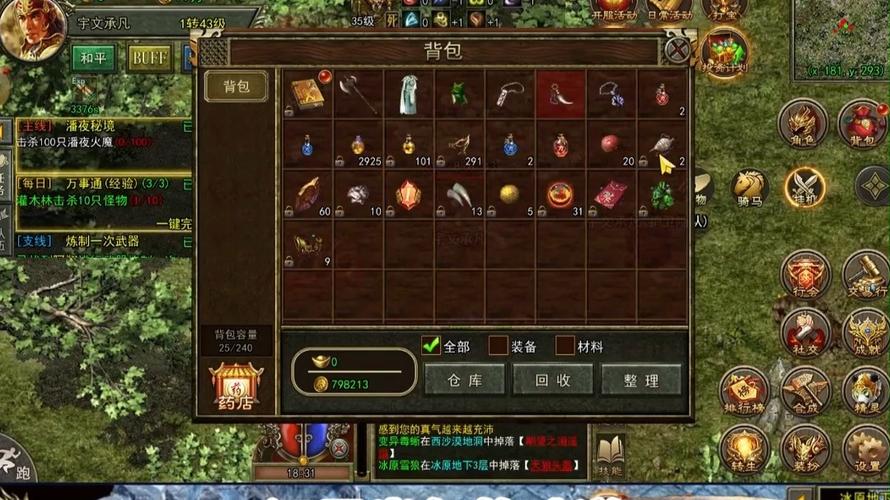The height and width of the screenshot is (500, 890).
Task: Open the 角色 character sheet
Action: point(805,125)
